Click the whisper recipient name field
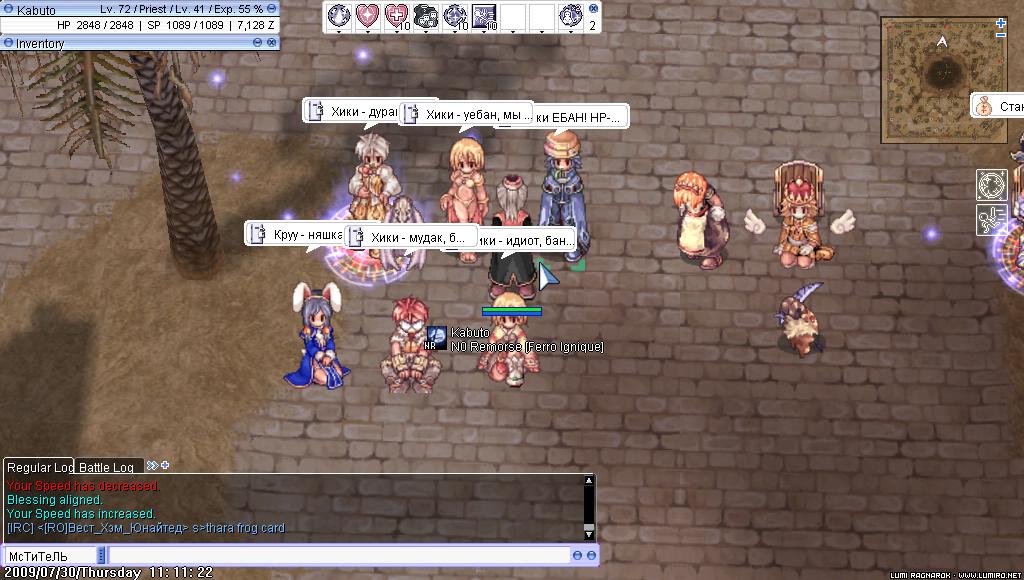 (x=51, y=555)
